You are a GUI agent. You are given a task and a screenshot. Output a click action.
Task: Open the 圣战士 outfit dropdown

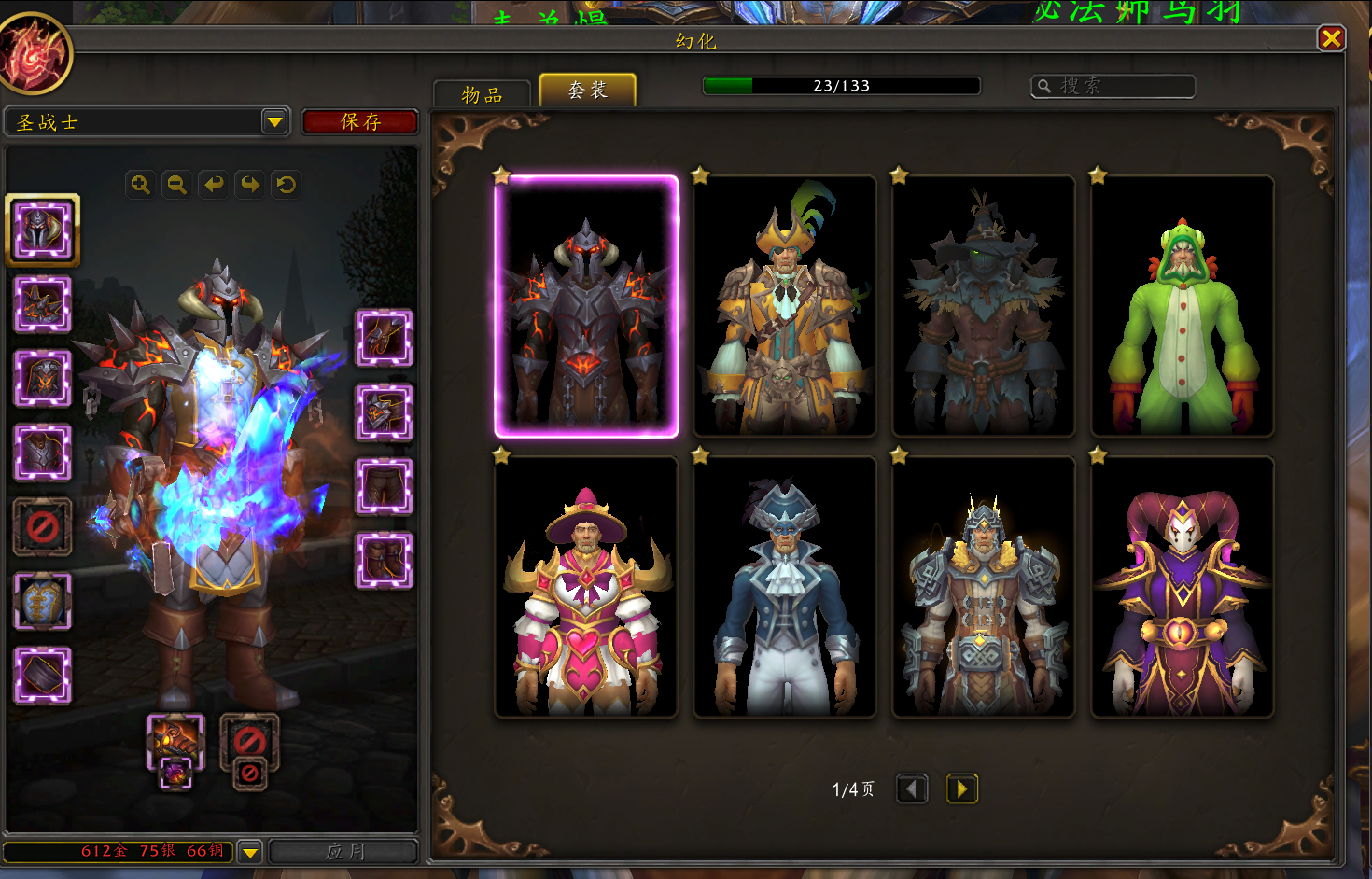coord(274,122)
